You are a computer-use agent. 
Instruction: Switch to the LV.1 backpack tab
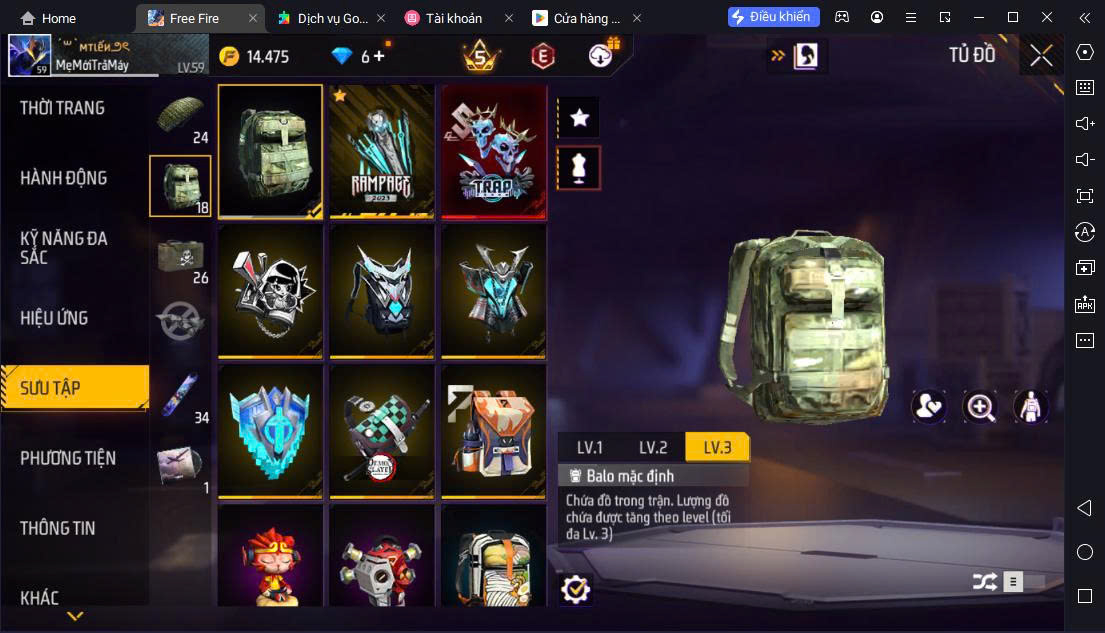coord(589,447)
